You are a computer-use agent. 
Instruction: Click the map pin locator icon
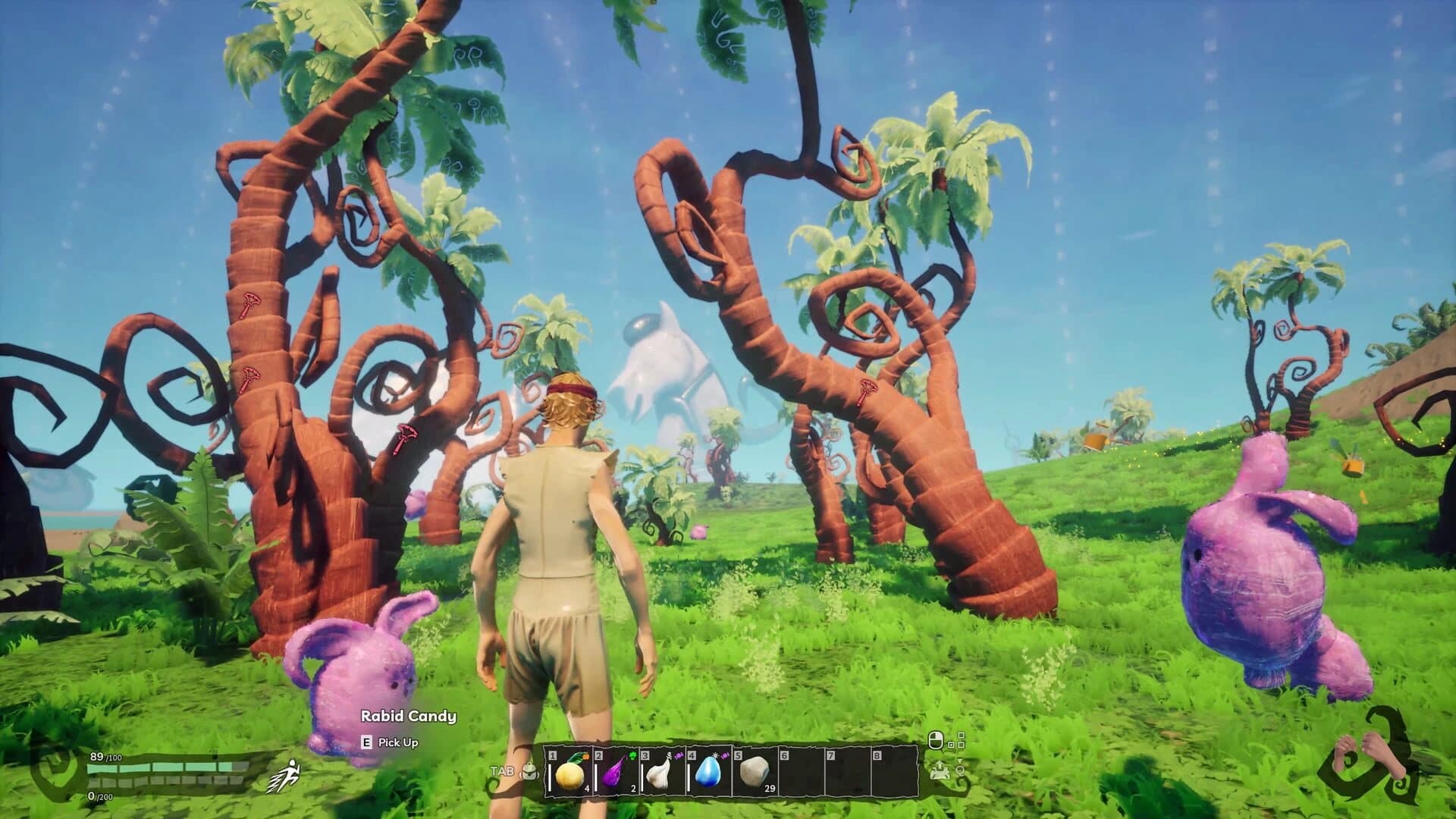(x=960, y=768)
